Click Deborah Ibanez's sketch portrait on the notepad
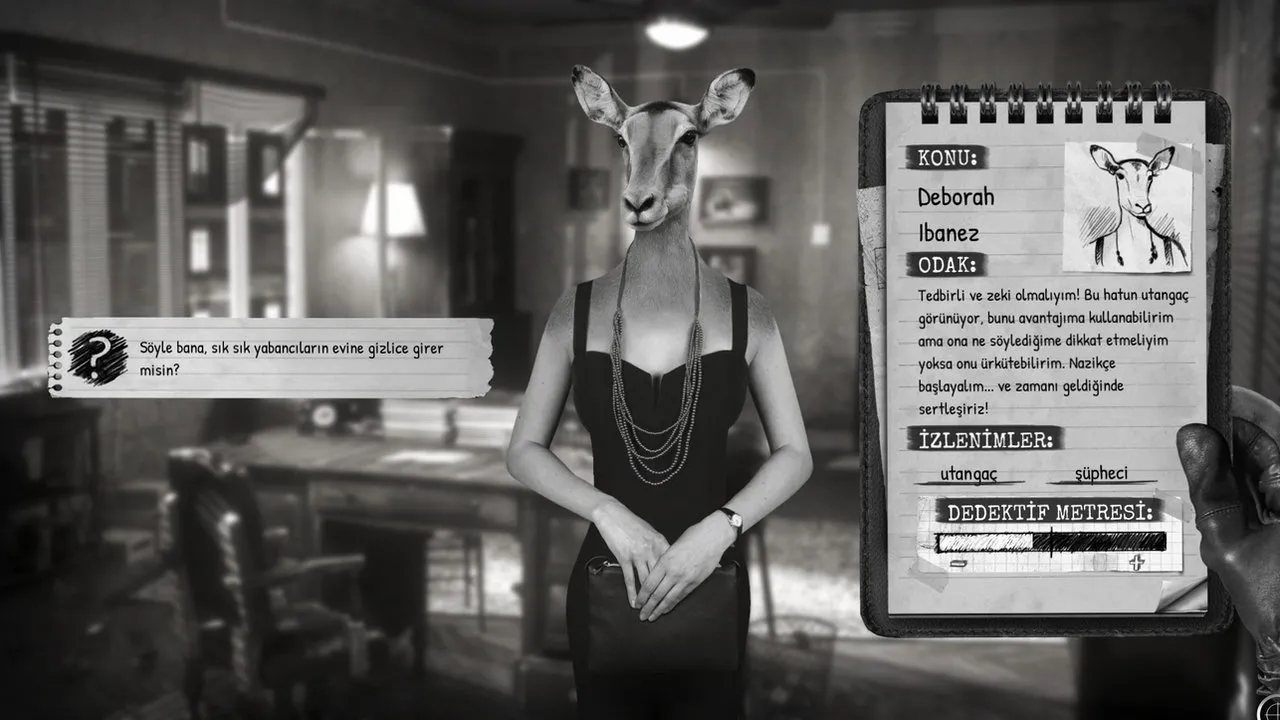 (x=1128, y=206)
